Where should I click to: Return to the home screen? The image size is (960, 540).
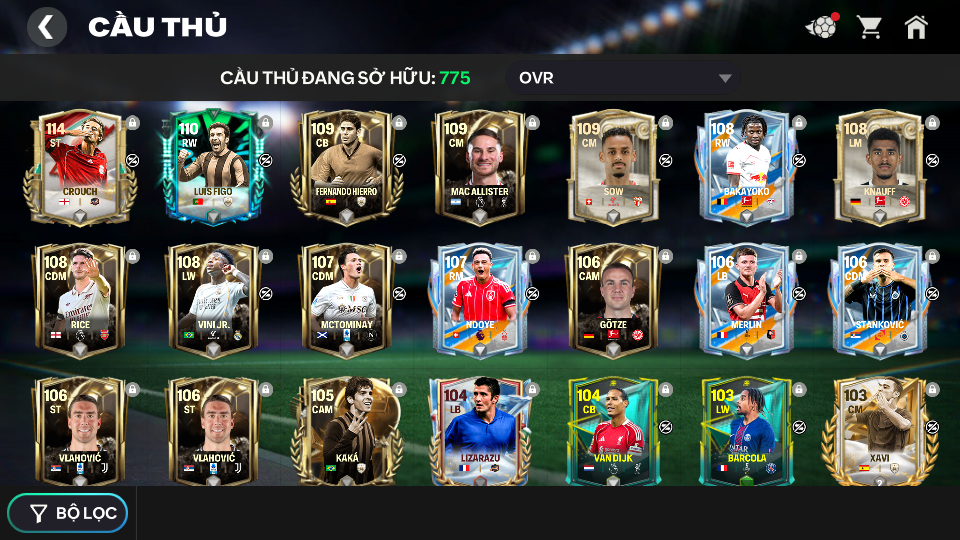pos(916,27)
